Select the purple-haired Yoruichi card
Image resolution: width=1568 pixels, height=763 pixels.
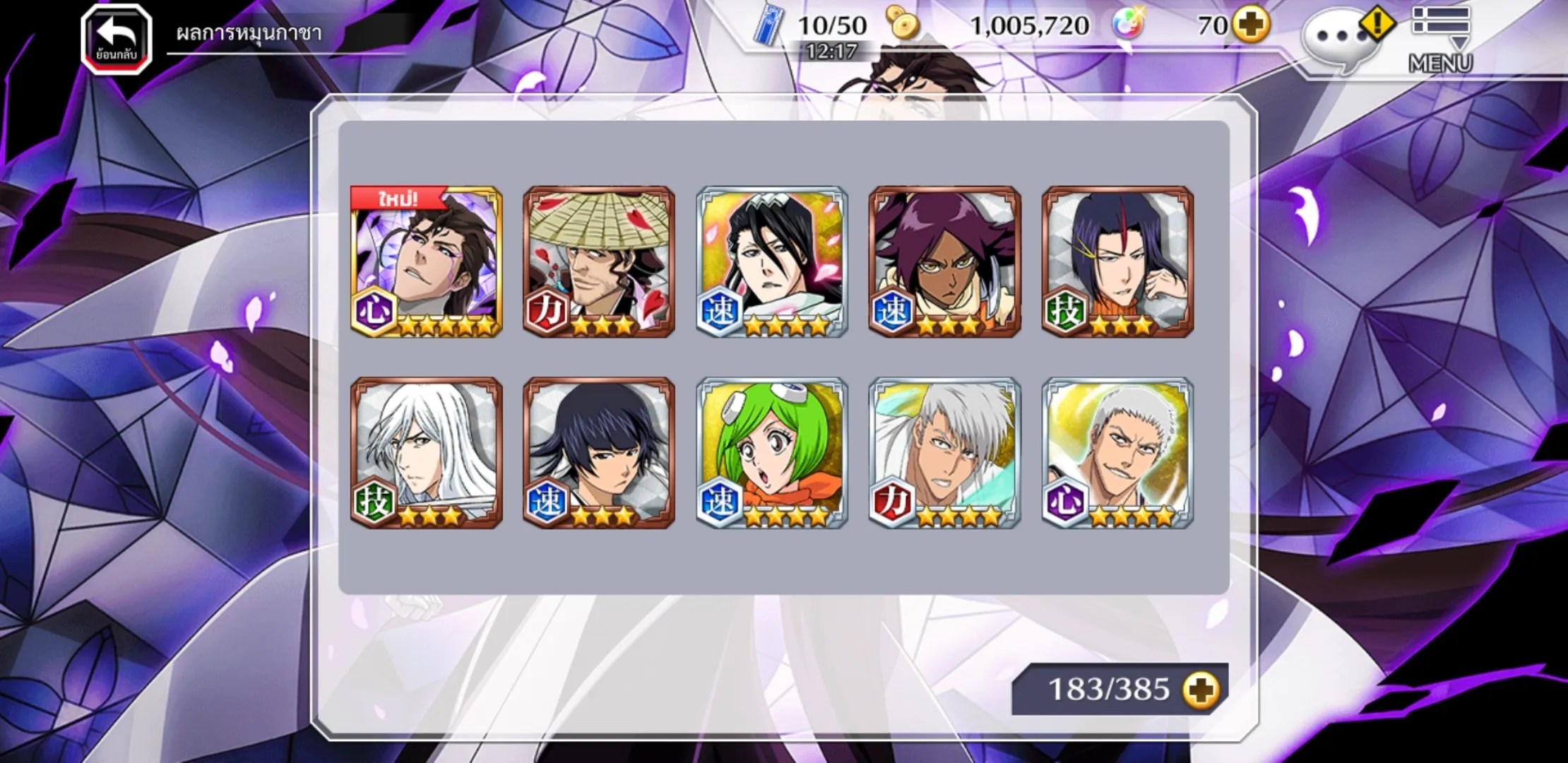945,261
